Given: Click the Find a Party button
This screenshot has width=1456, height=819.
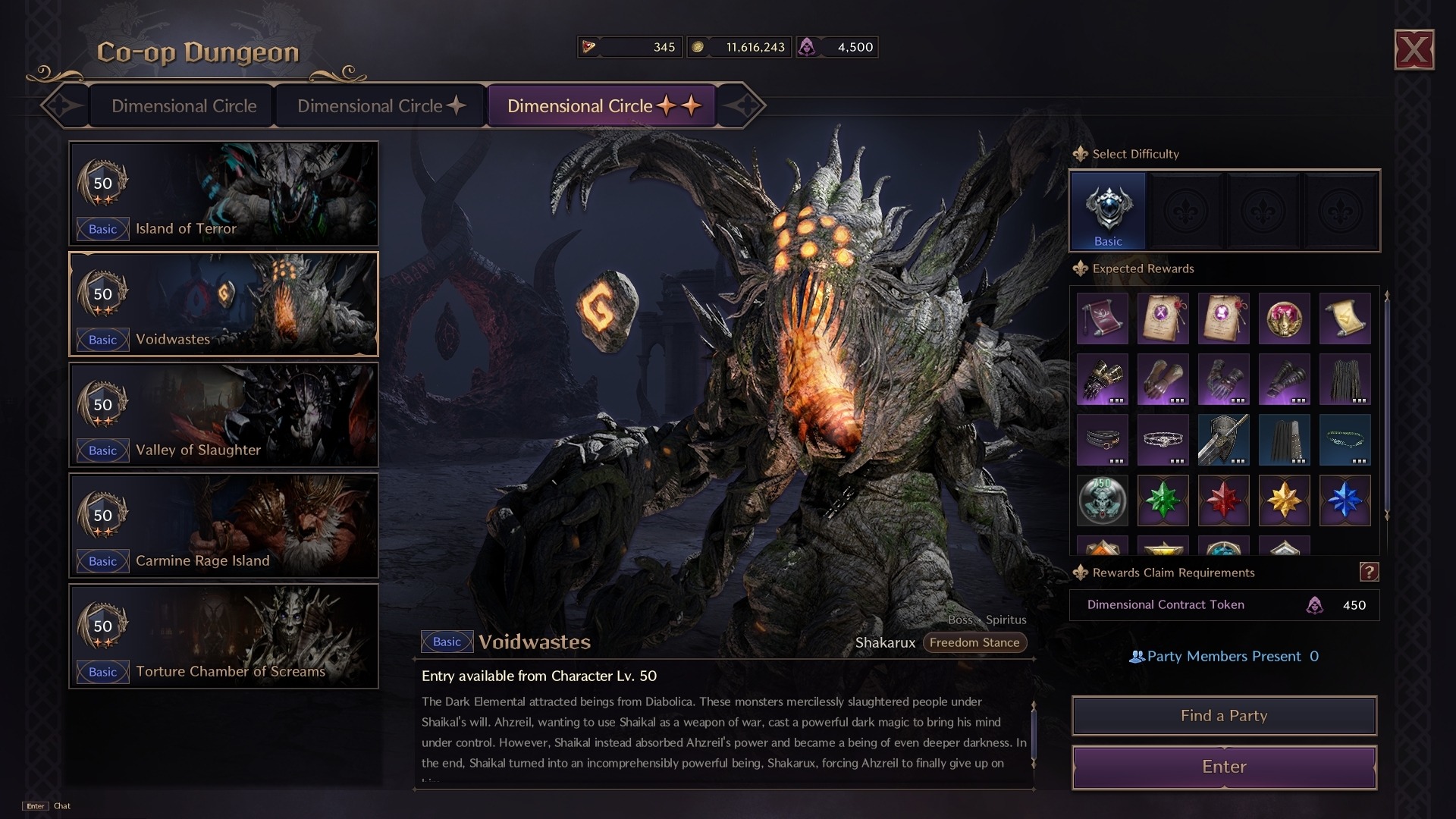Looking at the screenshot, I should point(1224,716).
